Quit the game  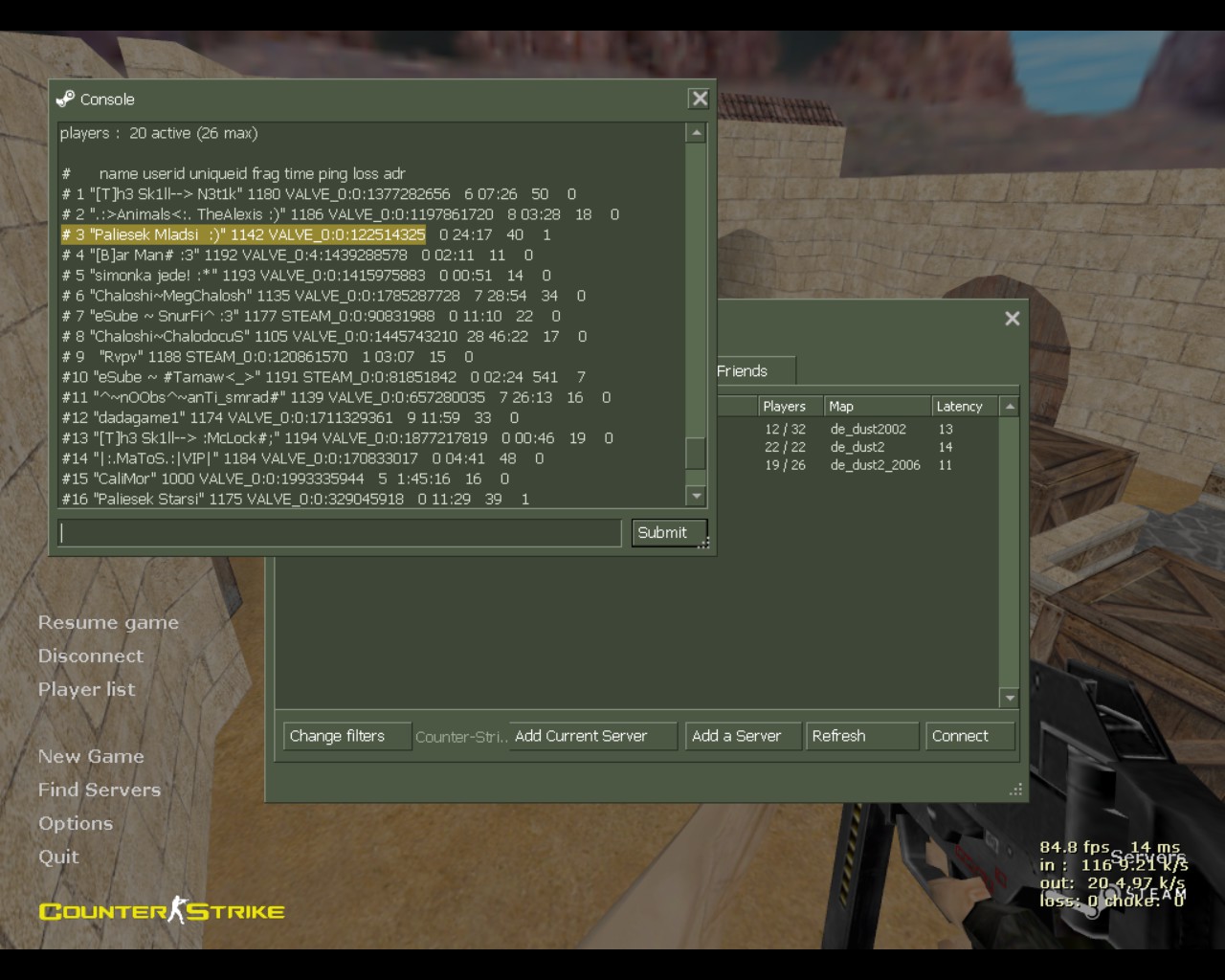pos(58,857)
